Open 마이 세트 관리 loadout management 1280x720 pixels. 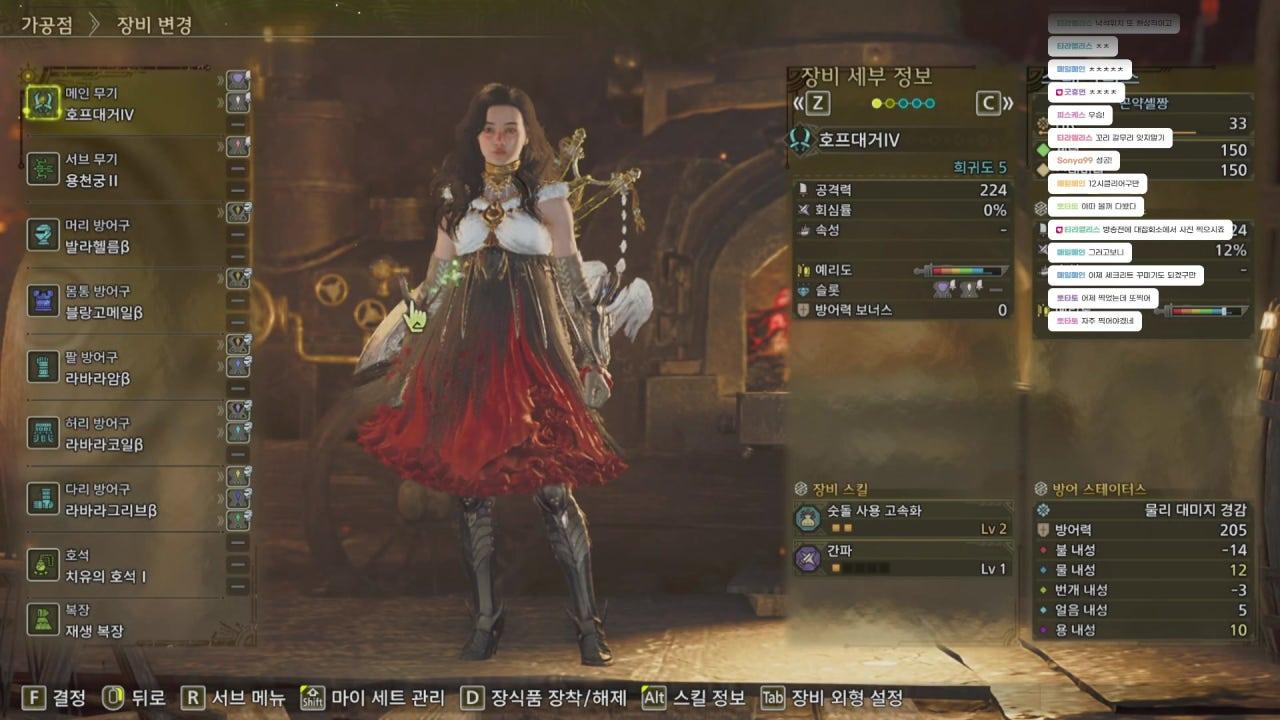pos(372,698)
